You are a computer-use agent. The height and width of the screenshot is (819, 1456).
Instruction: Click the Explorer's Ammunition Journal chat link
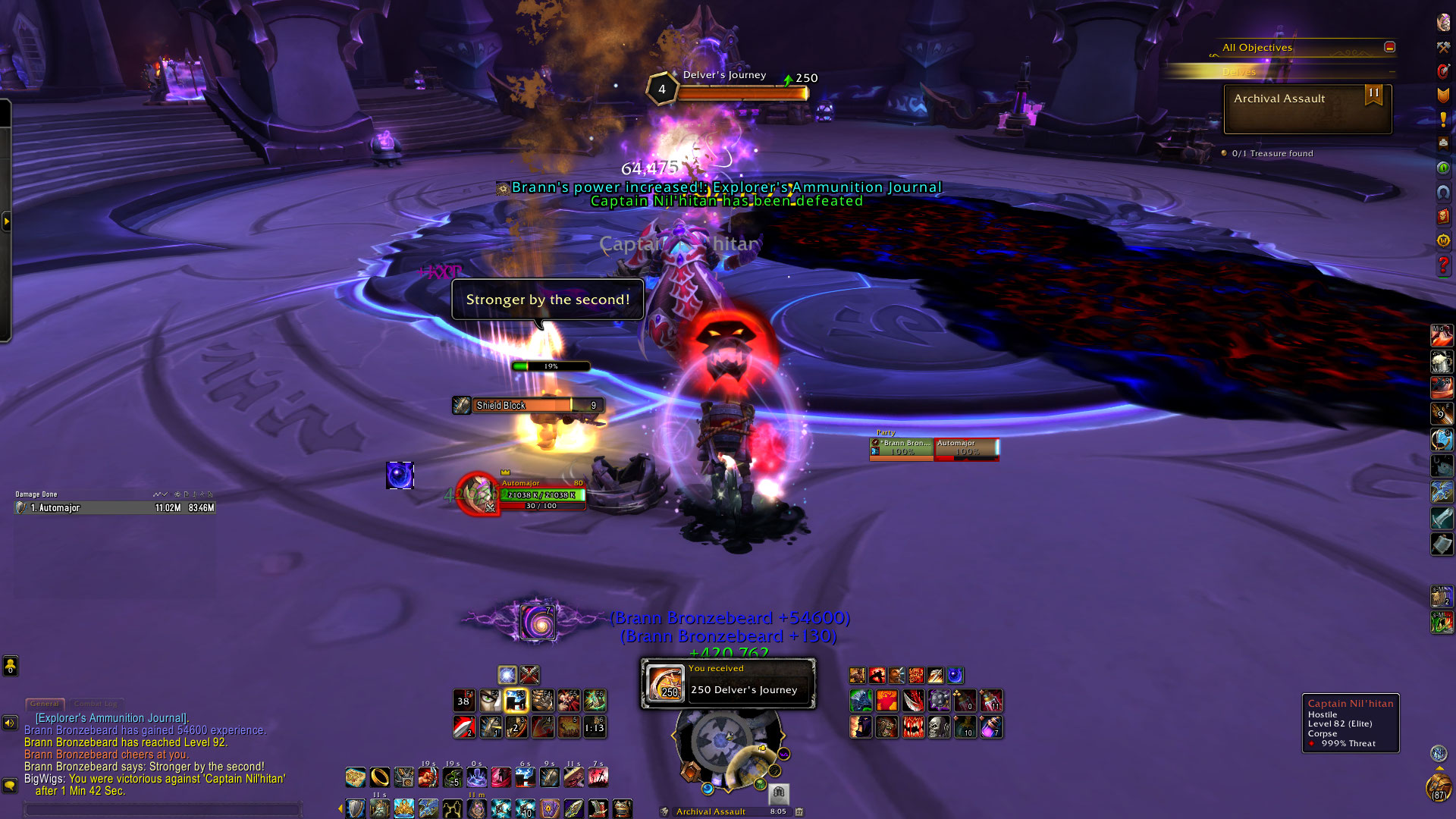111,718
